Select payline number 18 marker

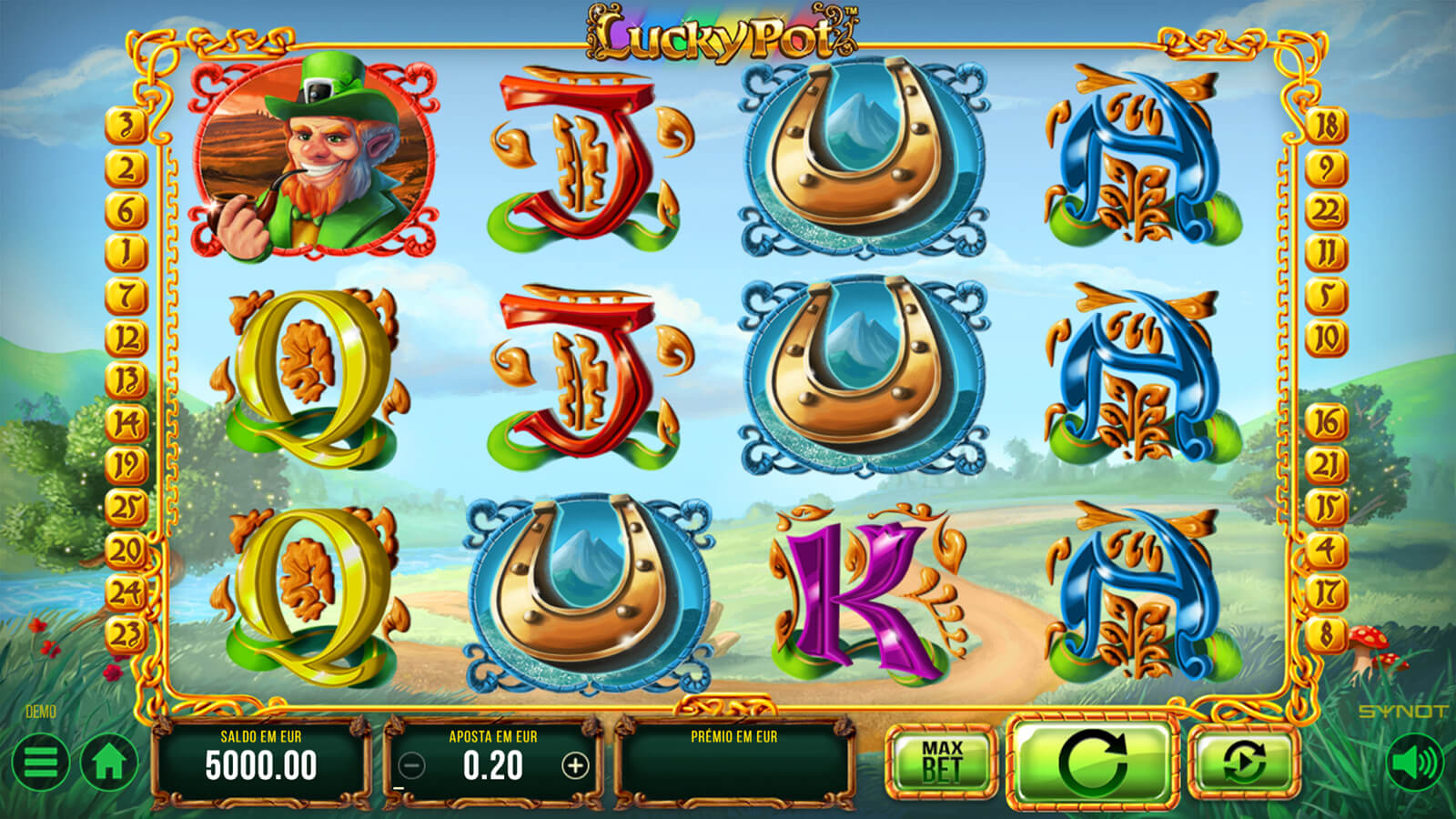(1326, 126)
